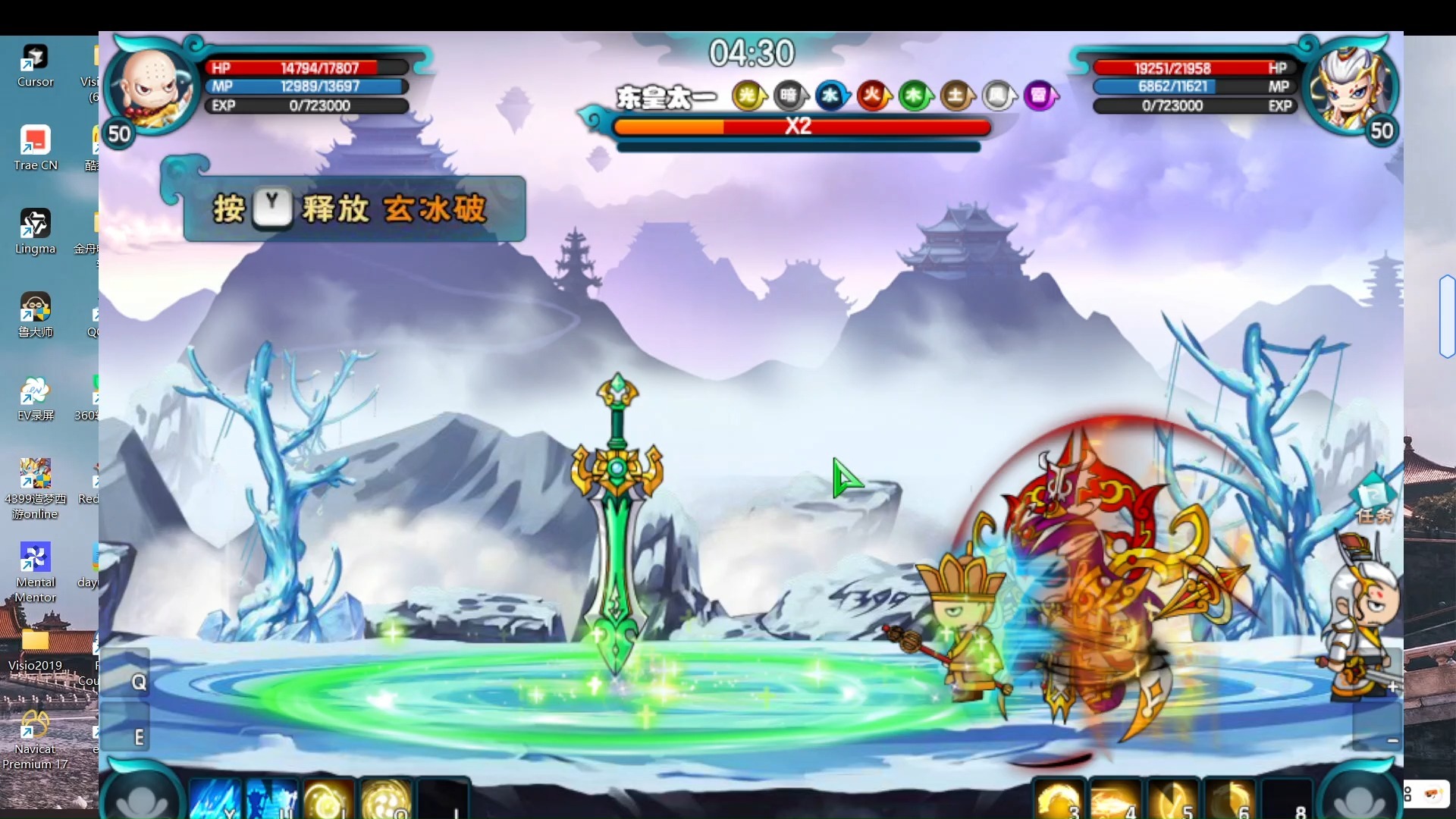The image size is (1456, 819).
Task: Activate player two's skill in slot 3
Action: pyautogui.click(x=1059, y=800)
